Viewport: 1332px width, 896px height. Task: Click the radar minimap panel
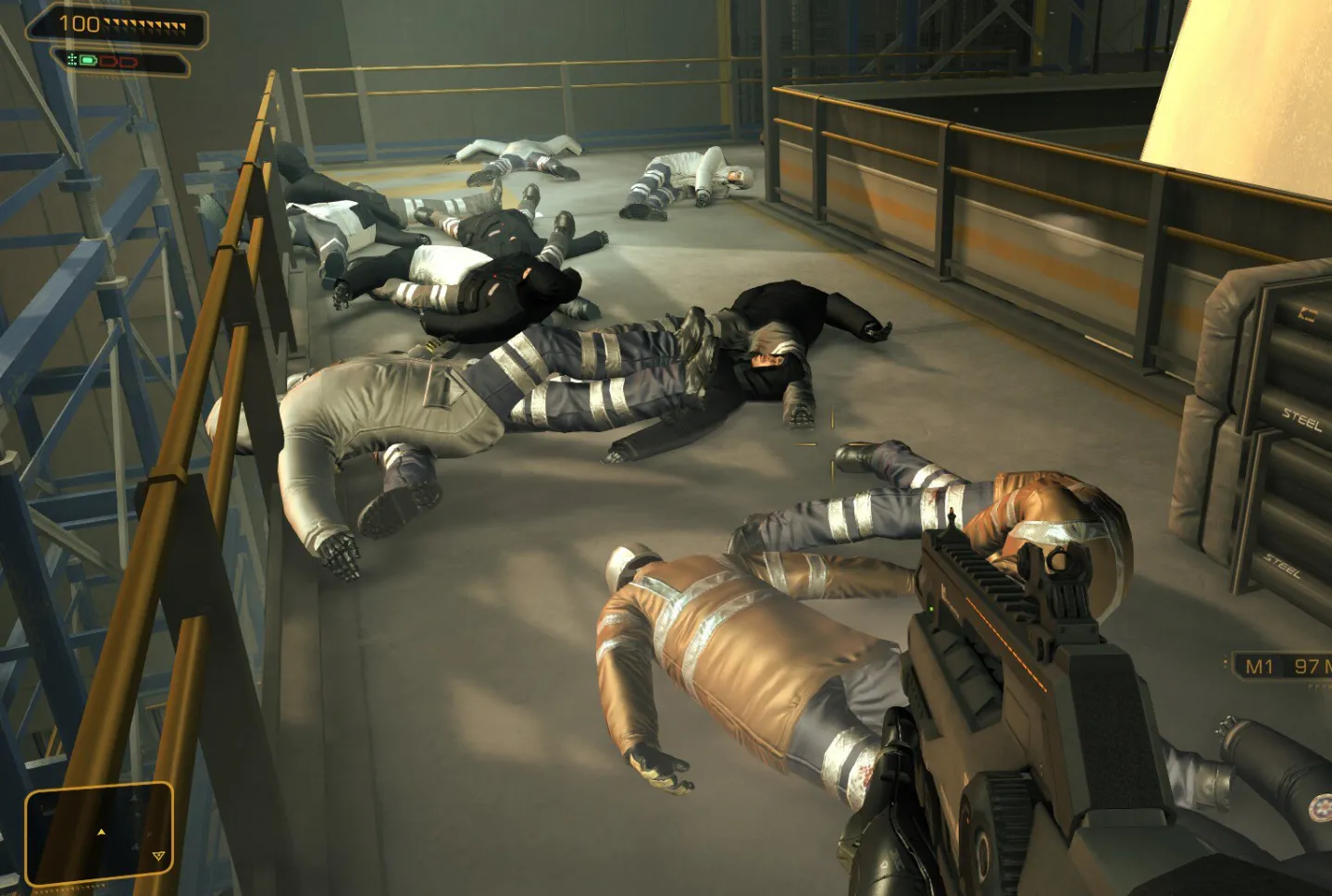click(99, 834)
